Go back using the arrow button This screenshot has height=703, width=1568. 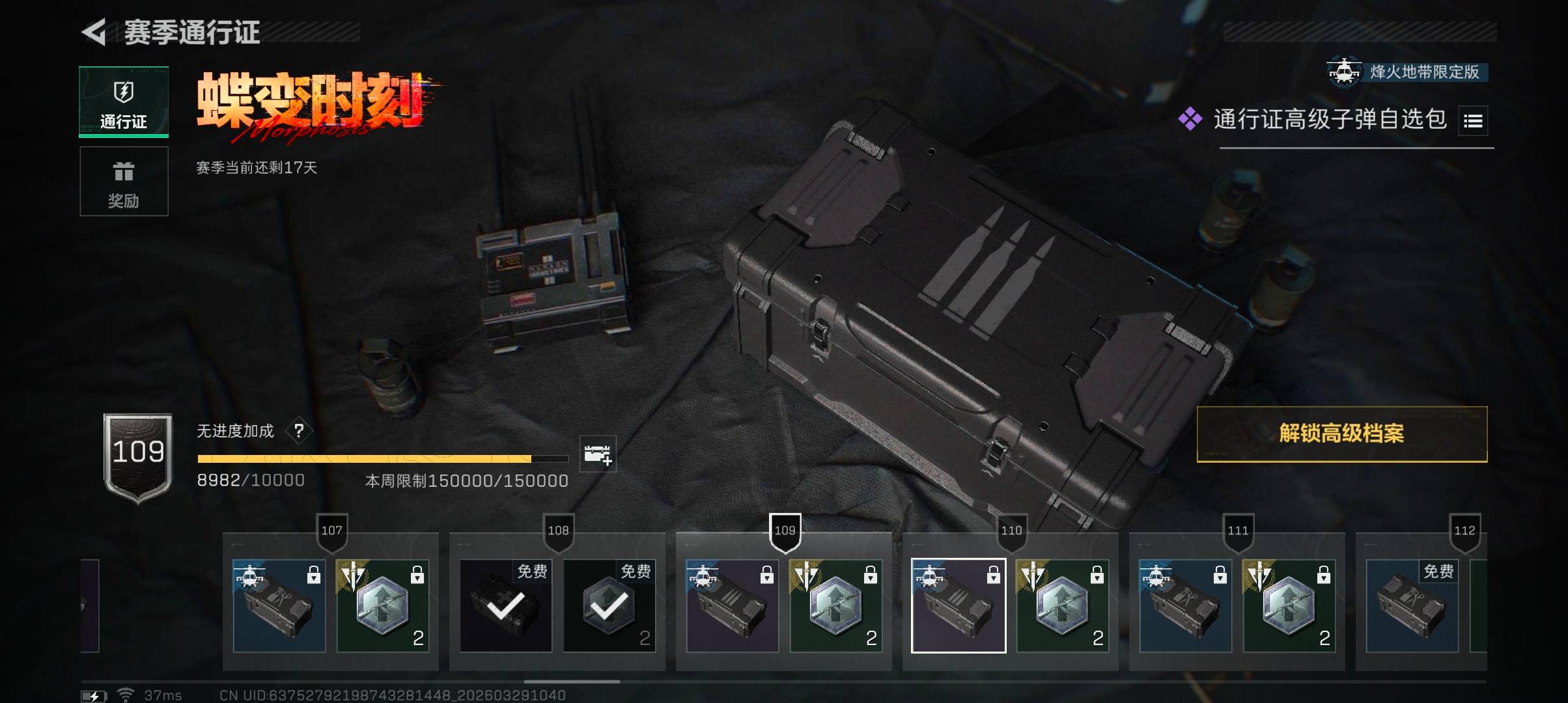[94, 33]
